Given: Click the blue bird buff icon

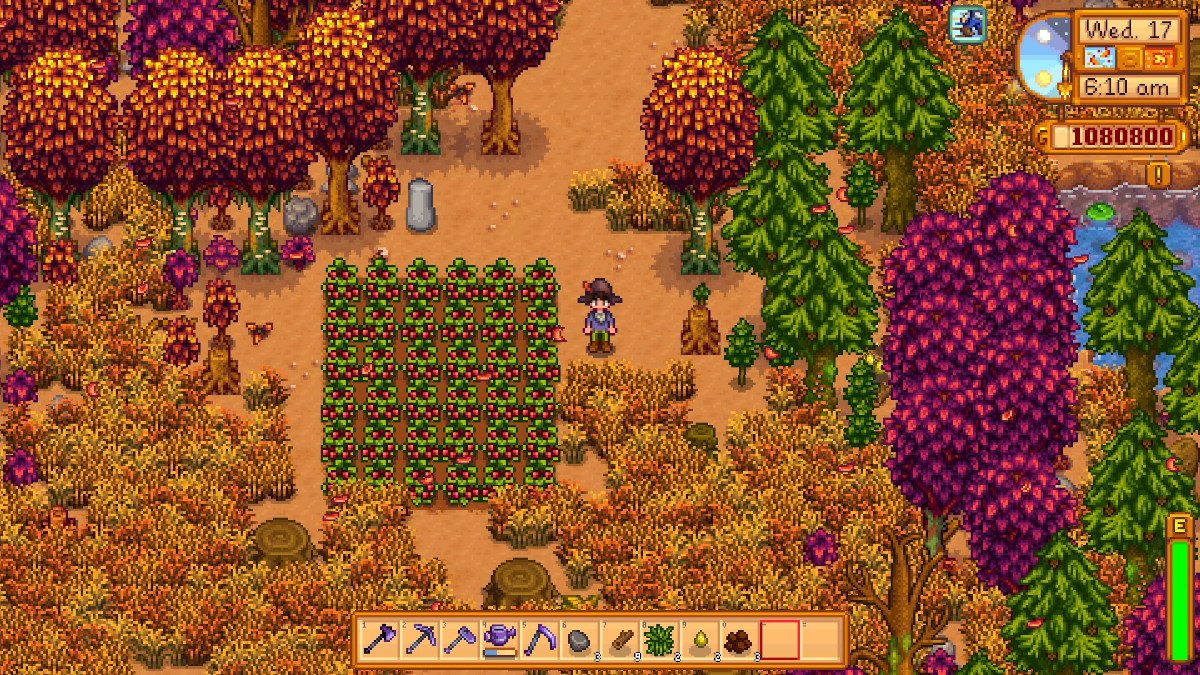Looking at the screenshot, I should coord(967,24).
